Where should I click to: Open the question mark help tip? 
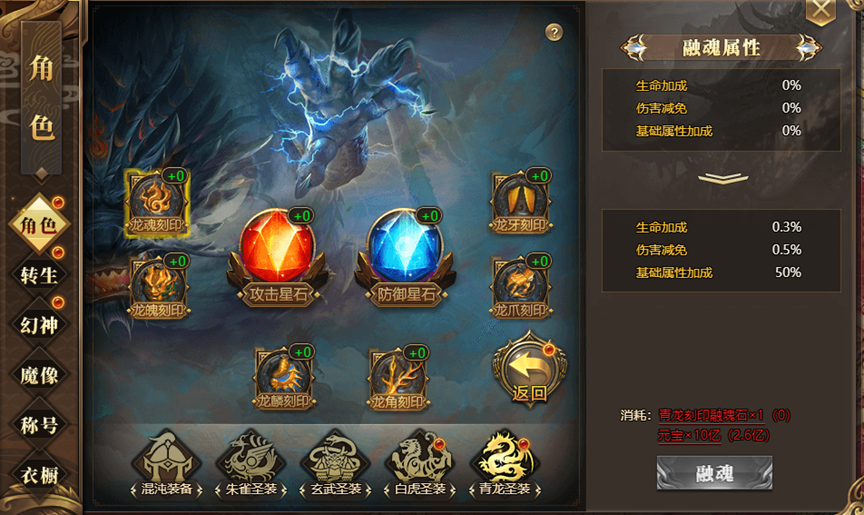pyautogui.click(x=554, y=32)
